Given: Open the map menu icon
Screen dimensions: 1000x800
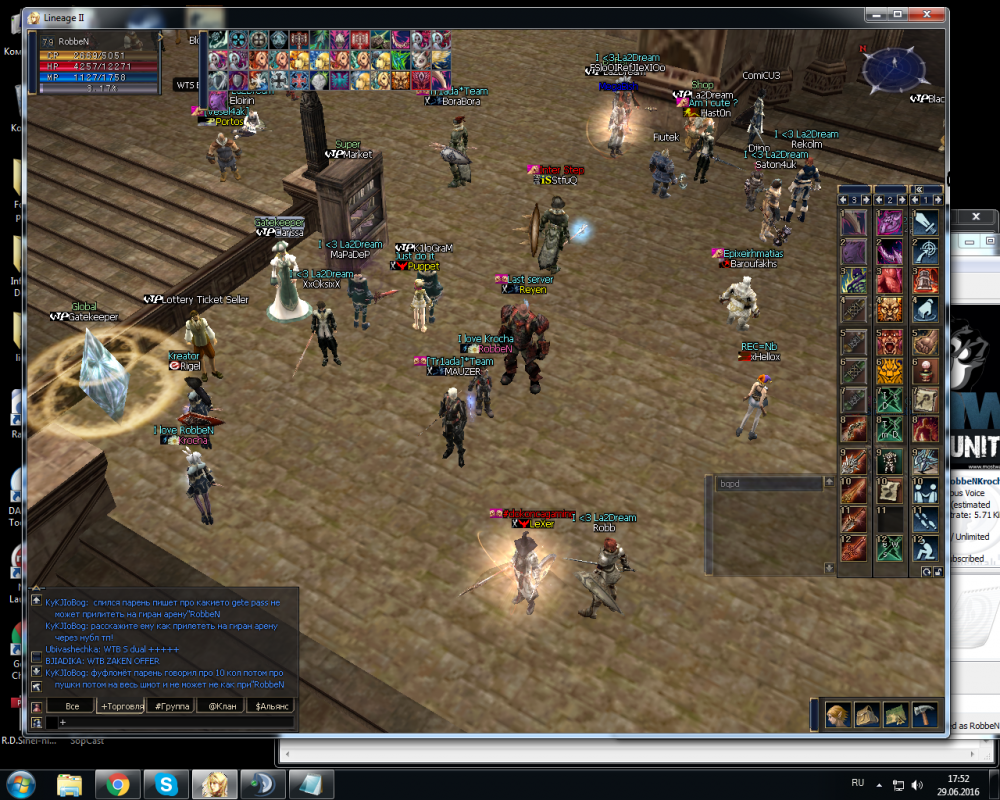Looking at the screenshot, I should [x=895, y=715].
